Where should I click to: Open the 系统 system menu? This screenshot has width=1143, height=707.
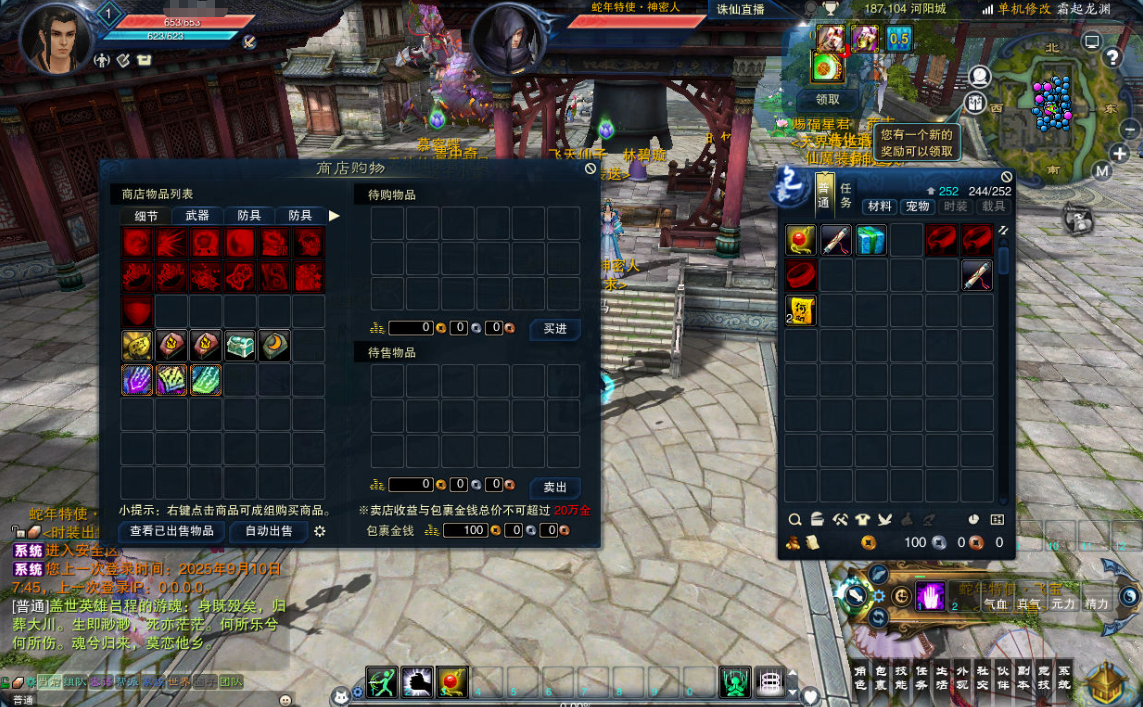click(1063, 678)
